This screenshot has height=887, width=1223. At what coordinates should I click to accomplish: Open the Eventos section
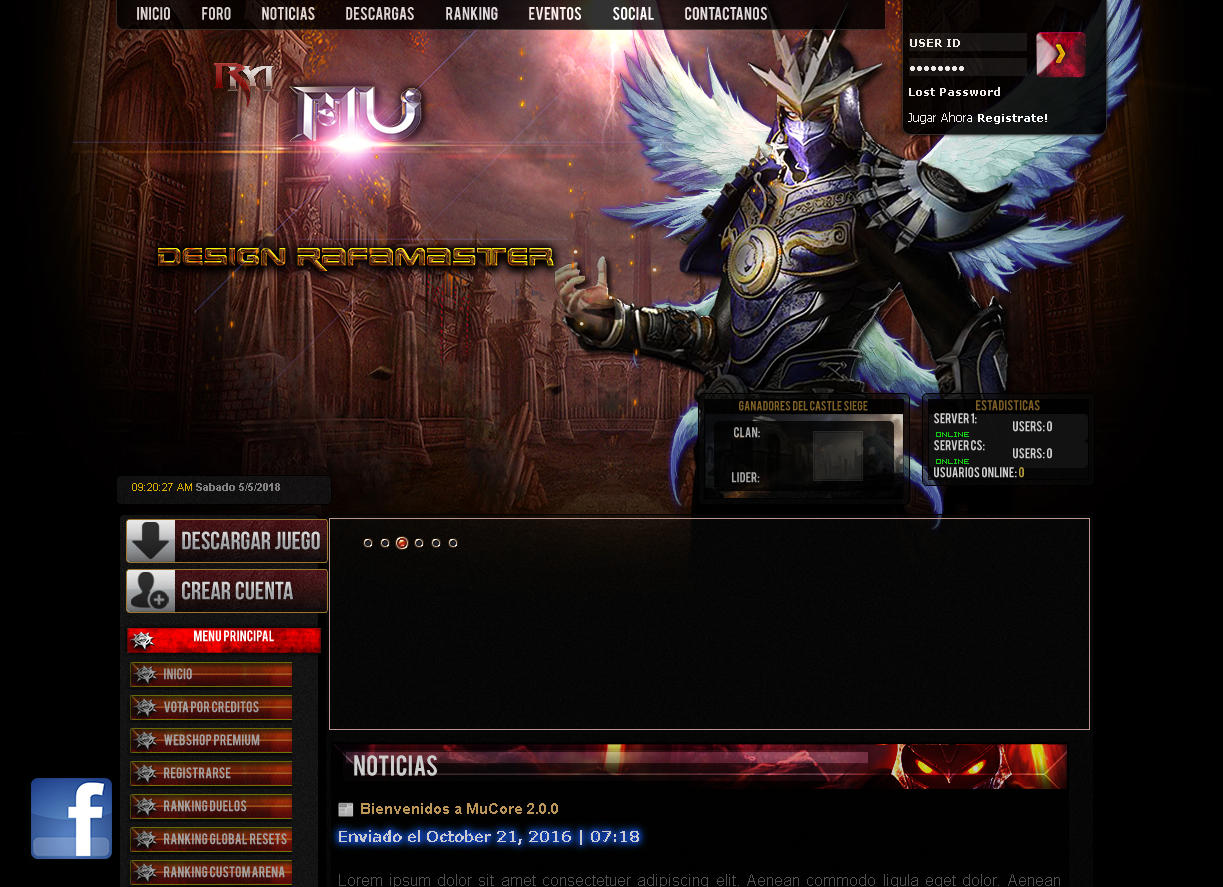tap(555, 14)
